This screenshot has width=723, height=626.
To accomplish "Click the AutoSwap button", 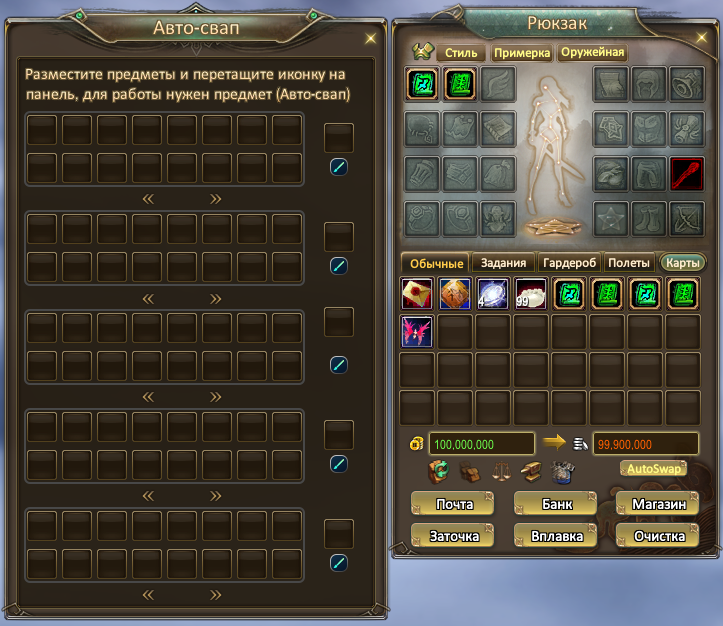I will (x=652, y=468).
